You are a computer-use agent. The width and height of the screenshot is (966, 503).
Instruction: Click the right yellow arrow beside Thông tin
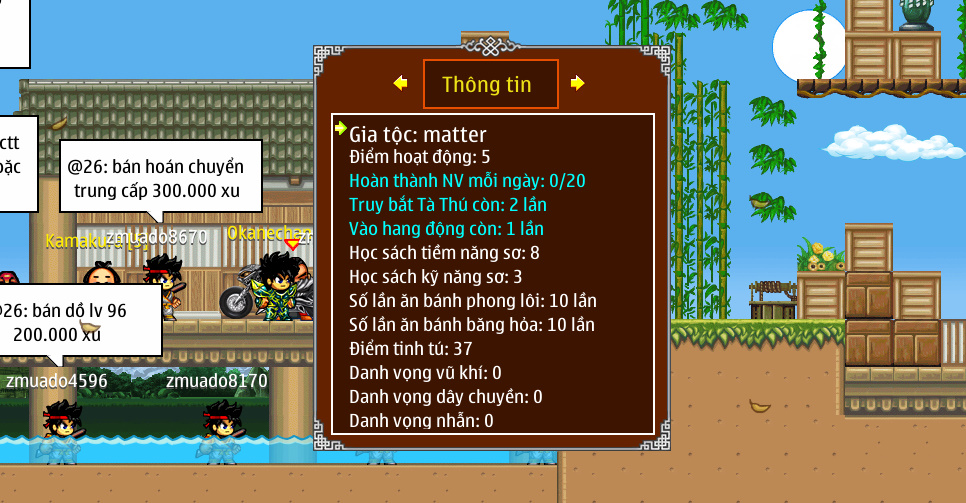click(577, 83)
